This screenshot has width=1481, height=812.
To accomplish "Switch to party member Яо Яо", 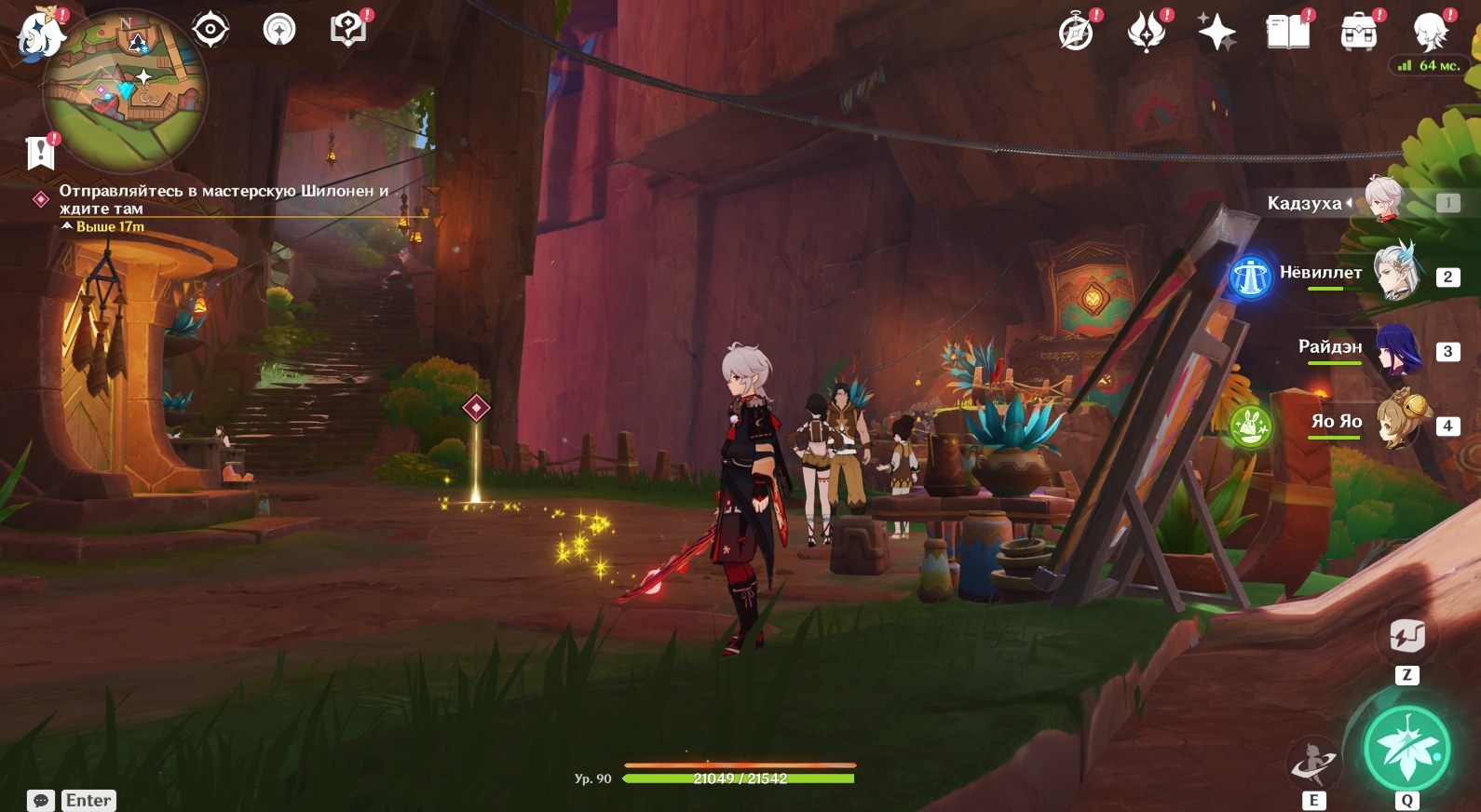I will [1400, 423].
